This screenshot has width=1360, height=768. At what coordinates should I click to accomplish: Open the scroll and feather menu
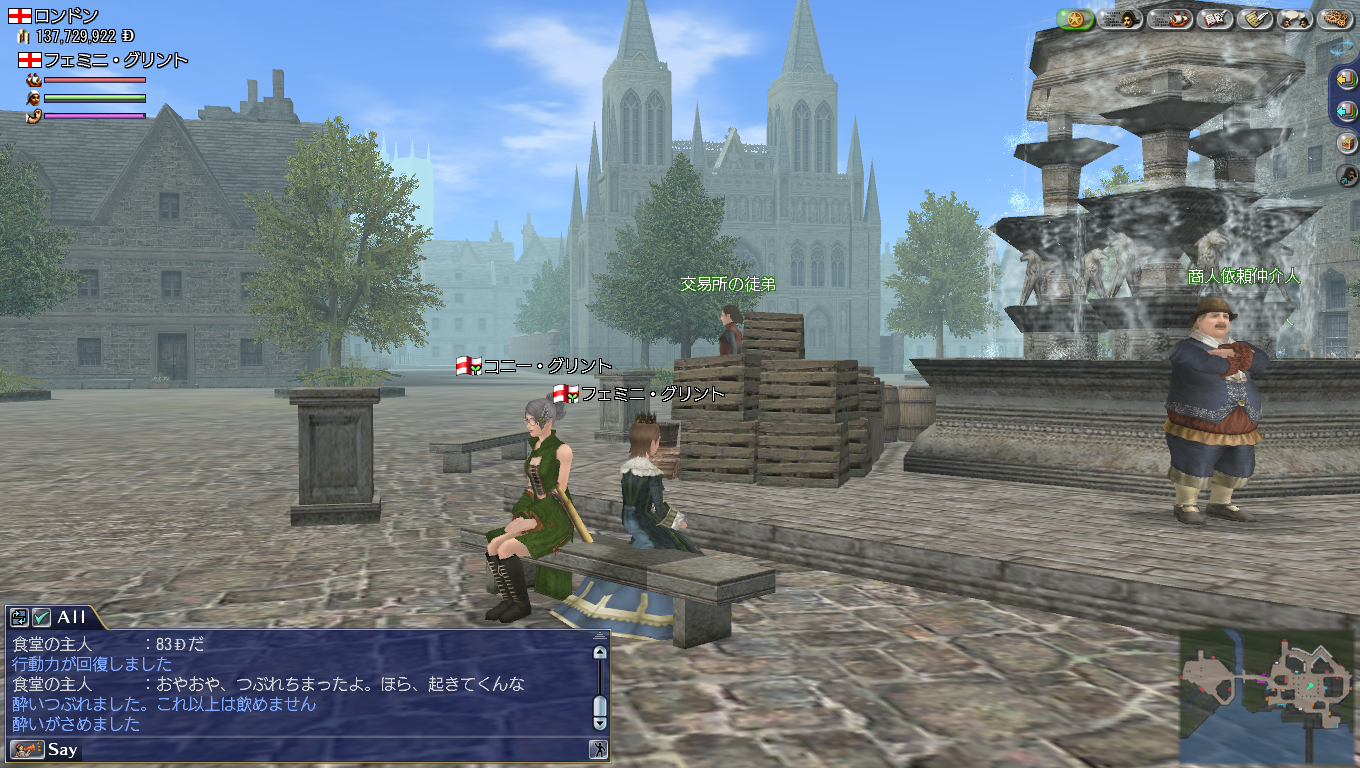tap(1255, 19)
